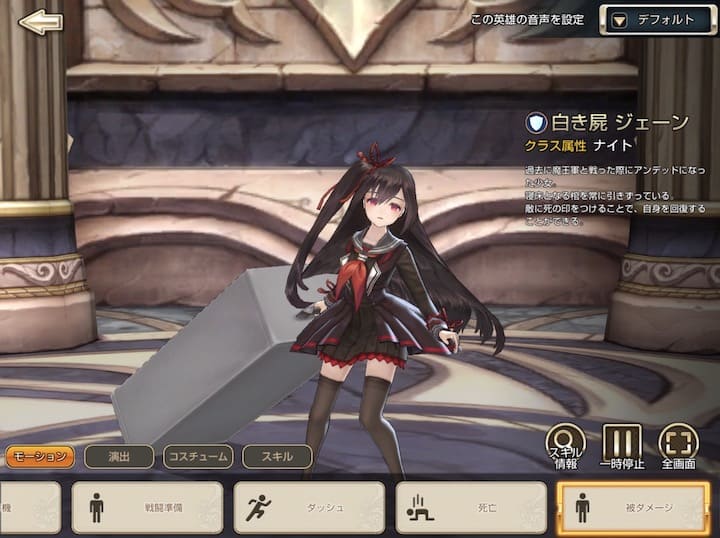Open the コスチューム tab

tap(198, 457)
